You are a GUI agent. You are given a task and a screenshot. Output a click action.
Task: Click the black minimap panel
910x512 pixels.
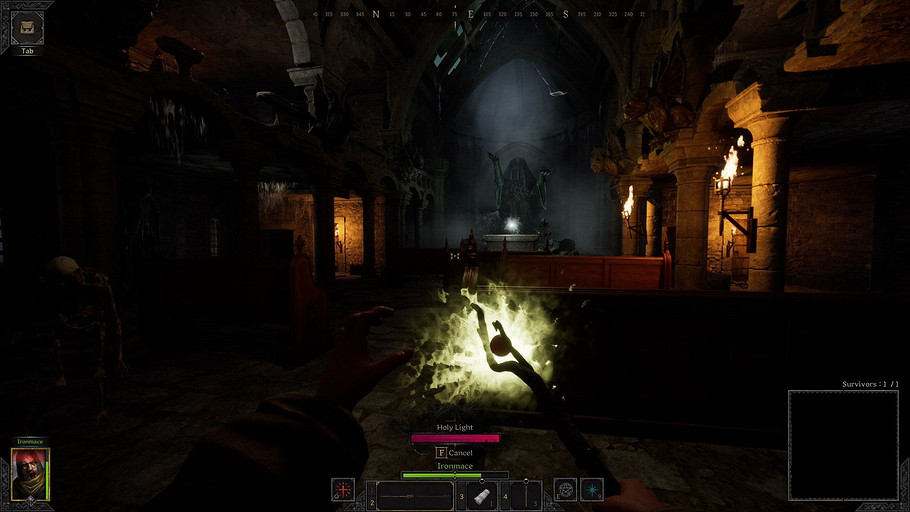click(842, 443)
